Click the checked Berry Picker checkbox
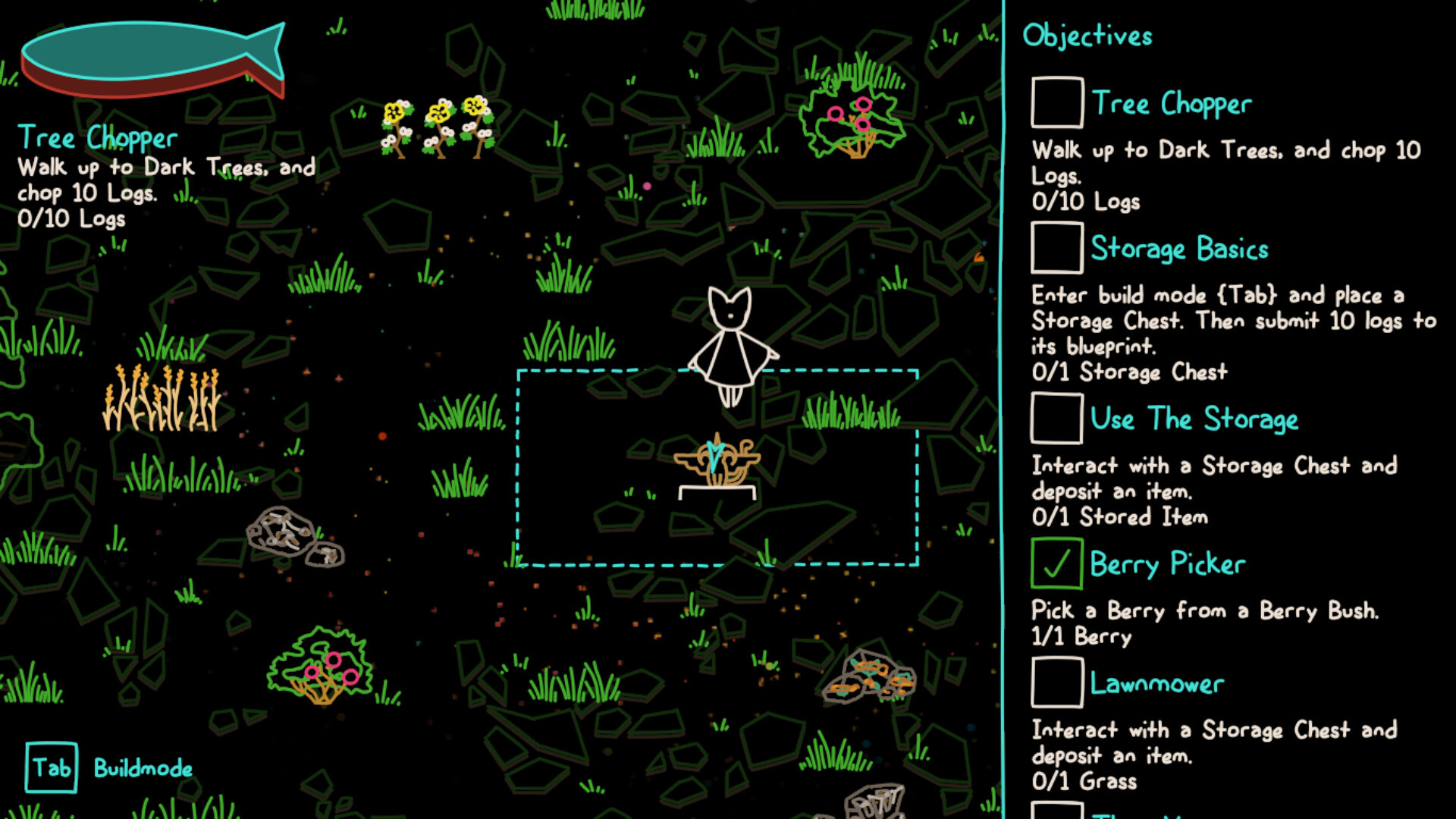 [1056, 563]
